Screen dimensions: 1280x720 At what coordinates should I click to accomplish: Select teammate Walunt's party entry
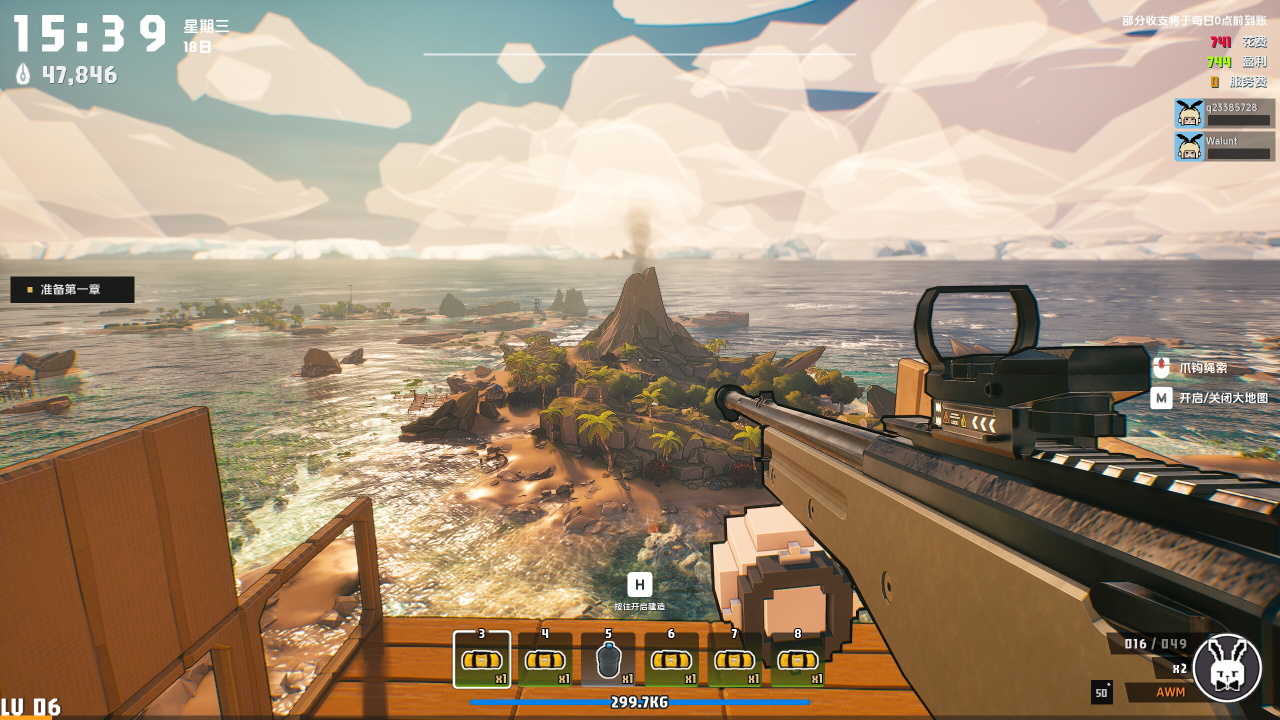pyautogui.click(x=1225, y=147)
